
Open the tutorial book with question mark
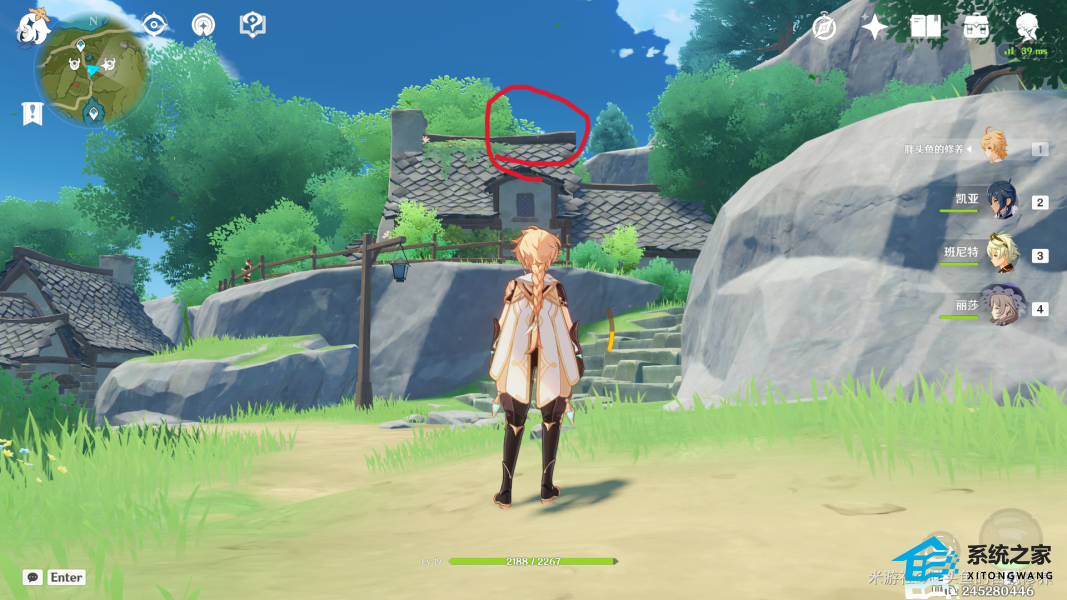point(253,25)
